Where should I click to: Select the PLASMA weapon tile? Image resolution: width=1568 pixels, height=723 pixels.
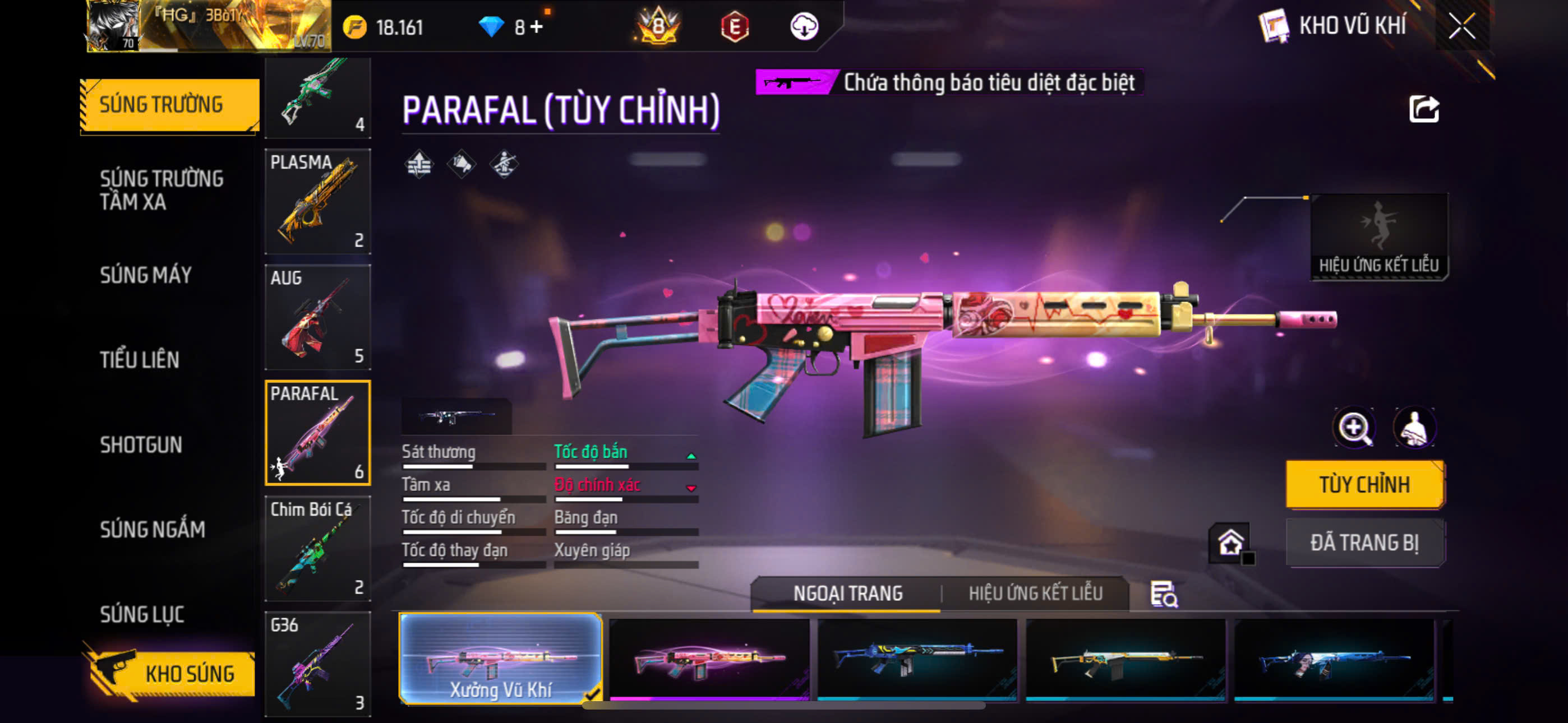318,201
